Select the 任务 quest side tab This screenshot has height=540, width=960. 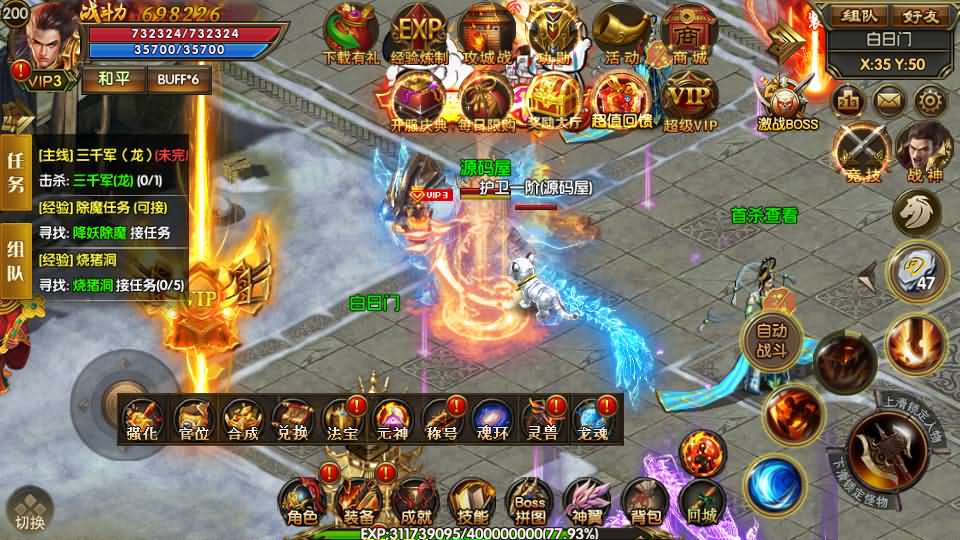(x=16, y=172)
